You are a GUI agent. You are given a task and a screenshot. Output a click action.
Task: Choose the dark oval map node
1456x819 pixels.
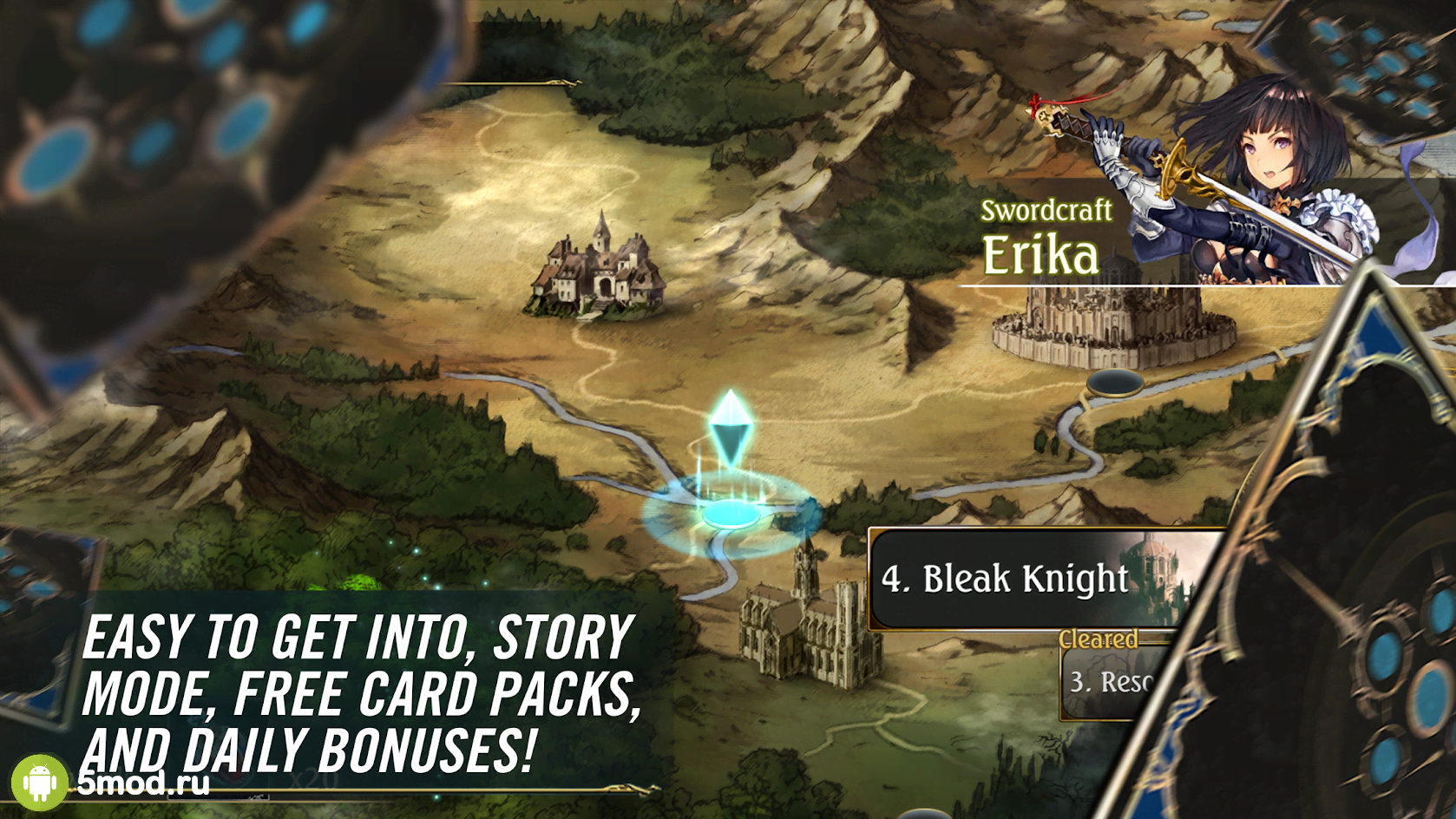(1114, 383)
